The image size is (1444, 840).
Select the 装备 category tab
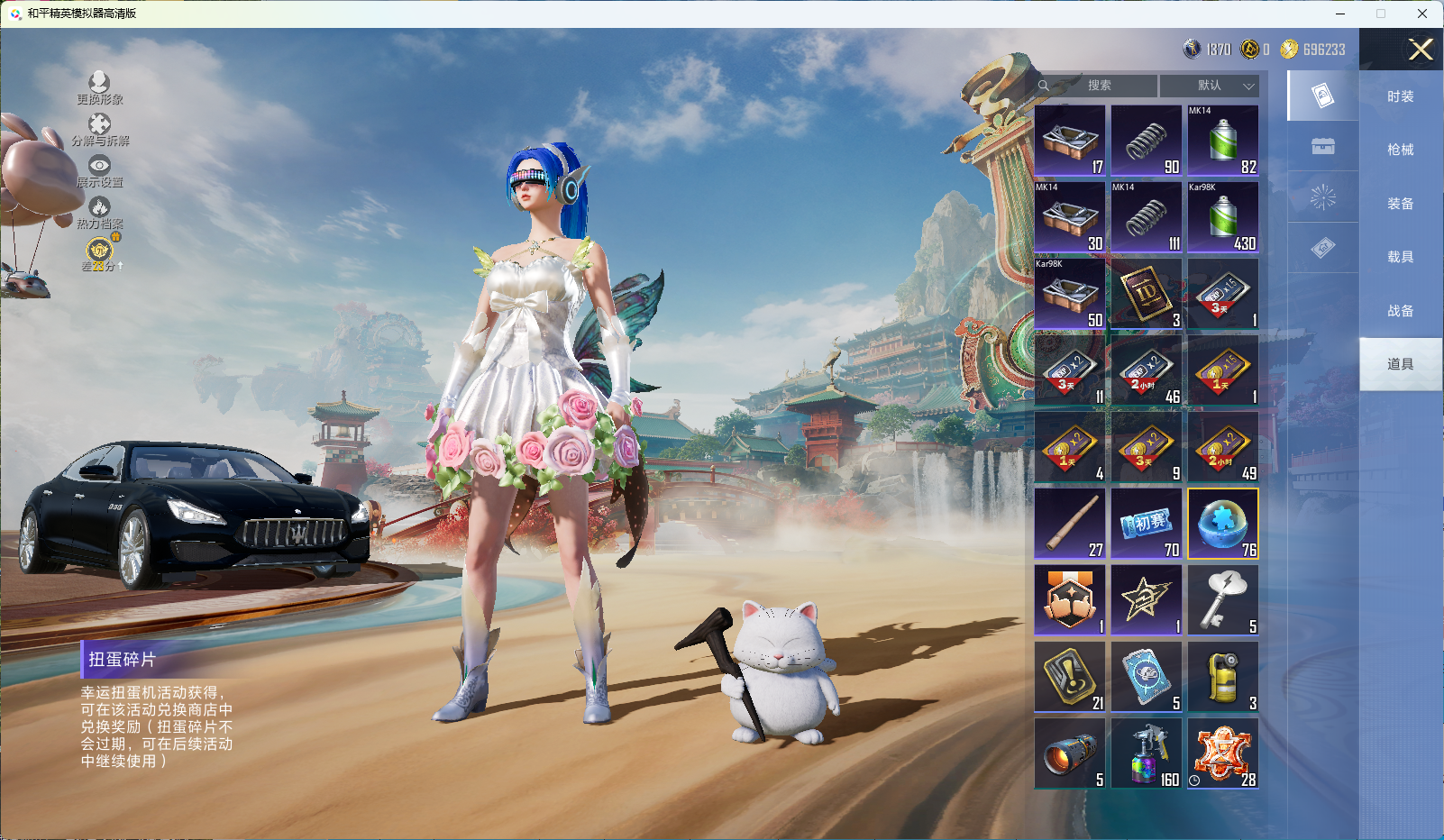tap(1400, 204)
